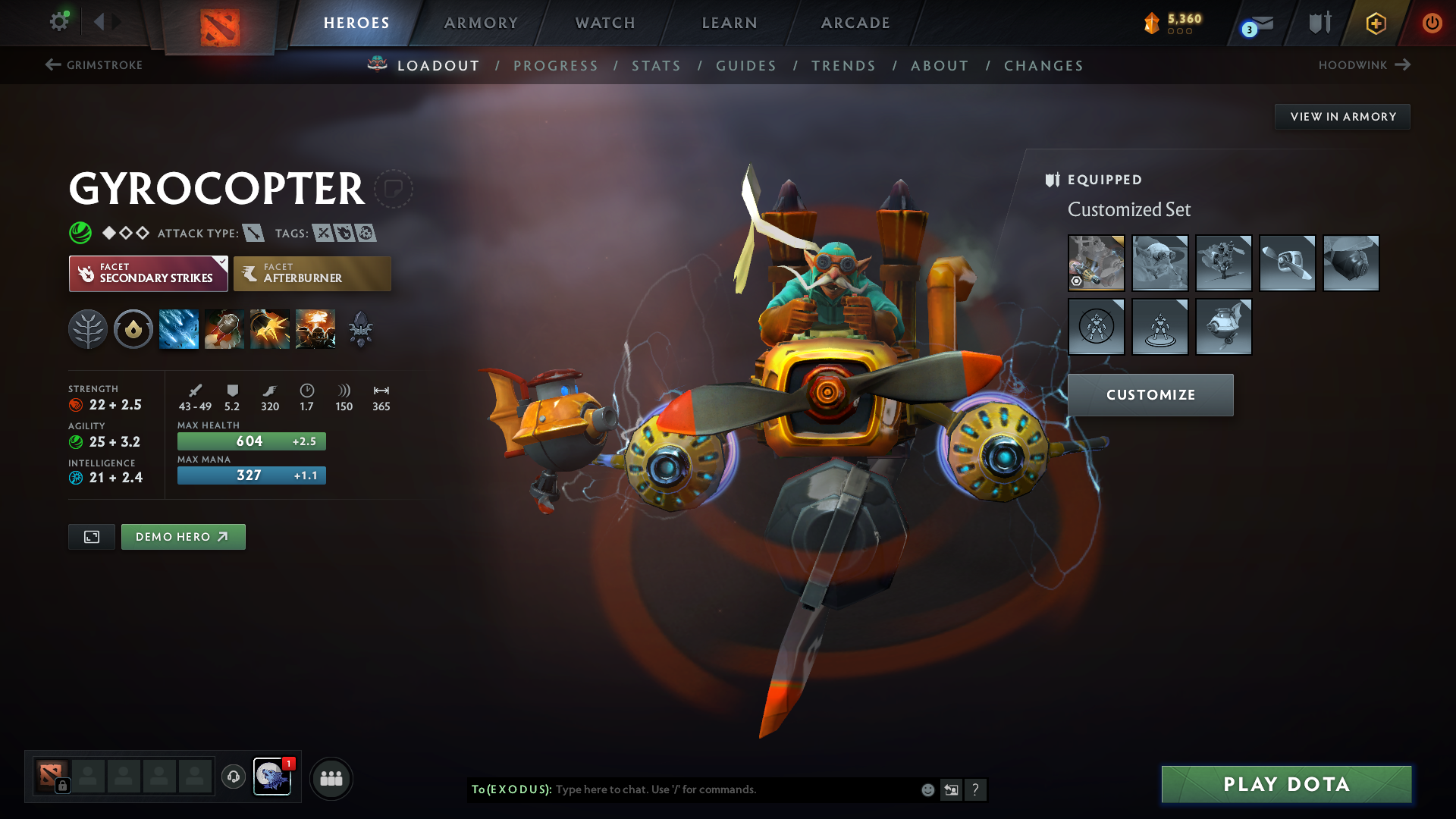
Task: Open the settings gear icon
Action: [59, 21]
